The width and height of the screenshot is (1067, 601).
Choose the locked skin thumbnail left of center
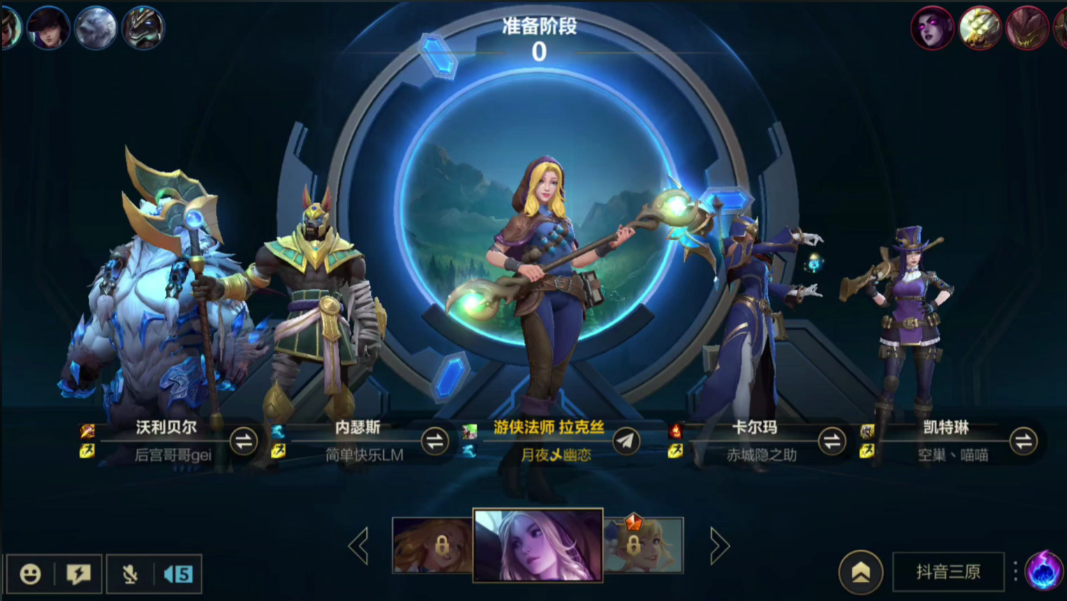pyautogui.click(x=432, y=546)
